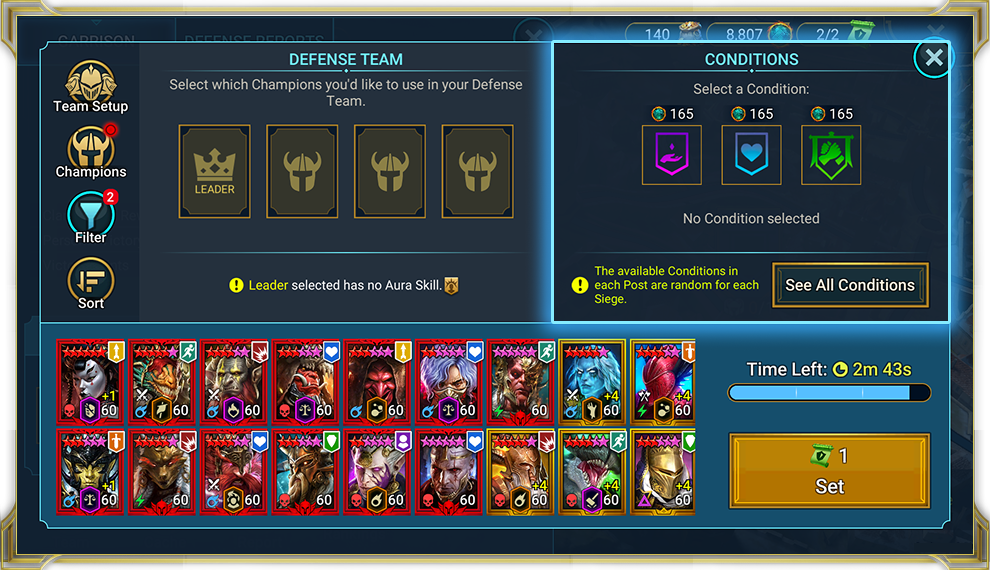The height and width of the screenshot is (570, 990).
Task: Pick the blue ice-skinned champion
Action: click(x=594, y=382)
